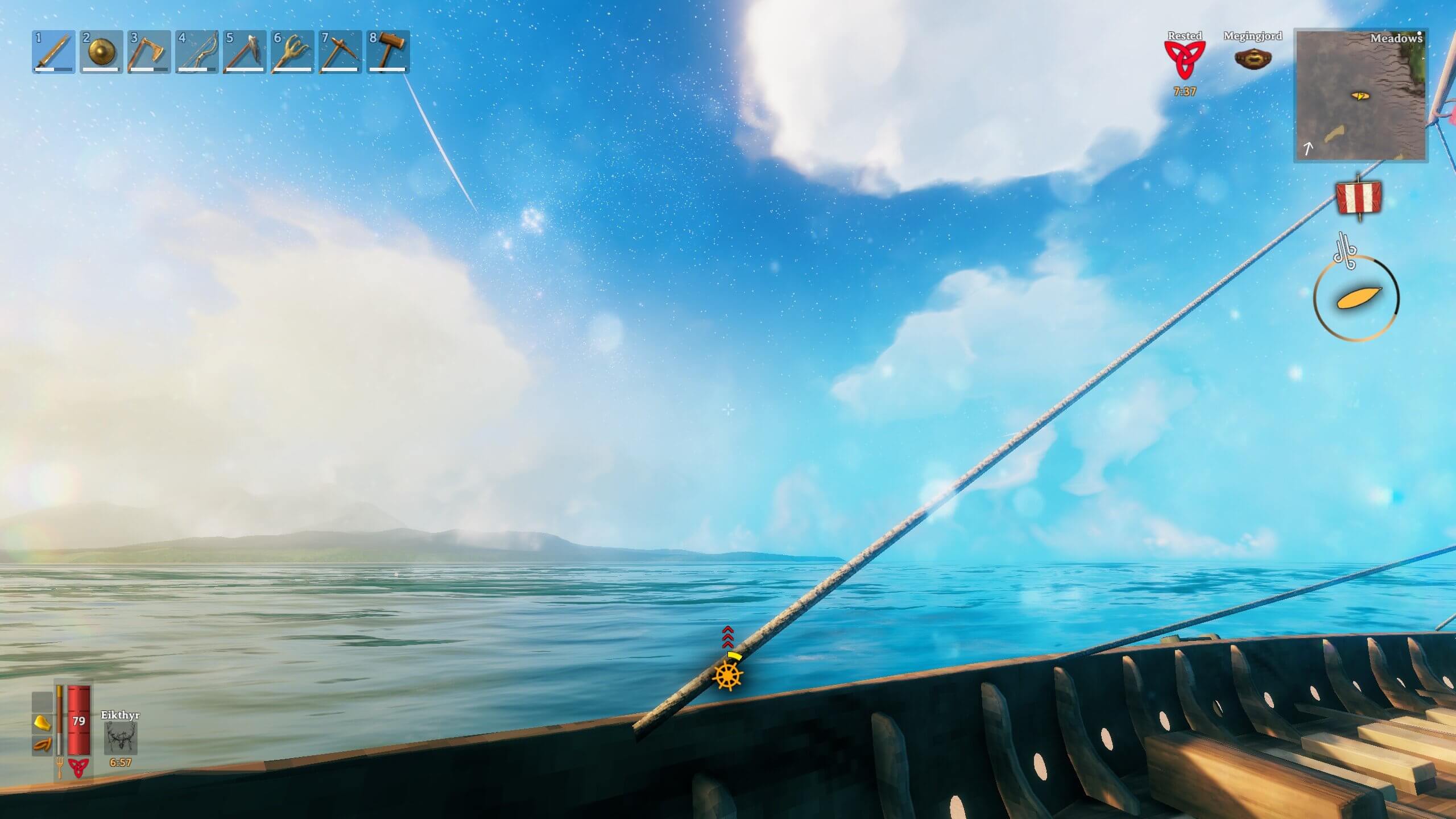The height and width of the screenshot is (819, 1456).
Task: Click the Megingjord belt status icon
Action: point(1253,59)
